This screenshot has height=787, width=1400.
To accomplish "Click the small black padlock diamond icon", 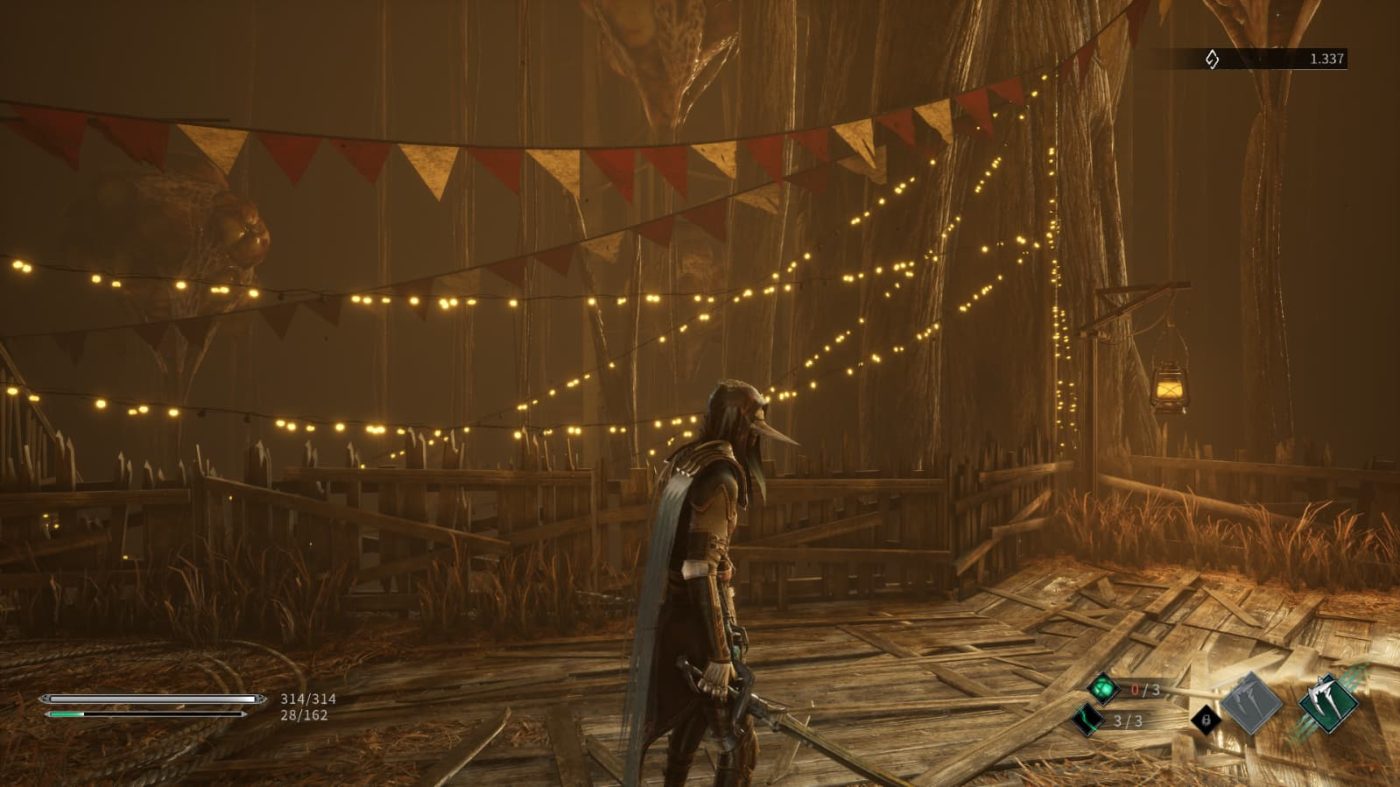I will pyautogui.click(x=1206, y=720).
